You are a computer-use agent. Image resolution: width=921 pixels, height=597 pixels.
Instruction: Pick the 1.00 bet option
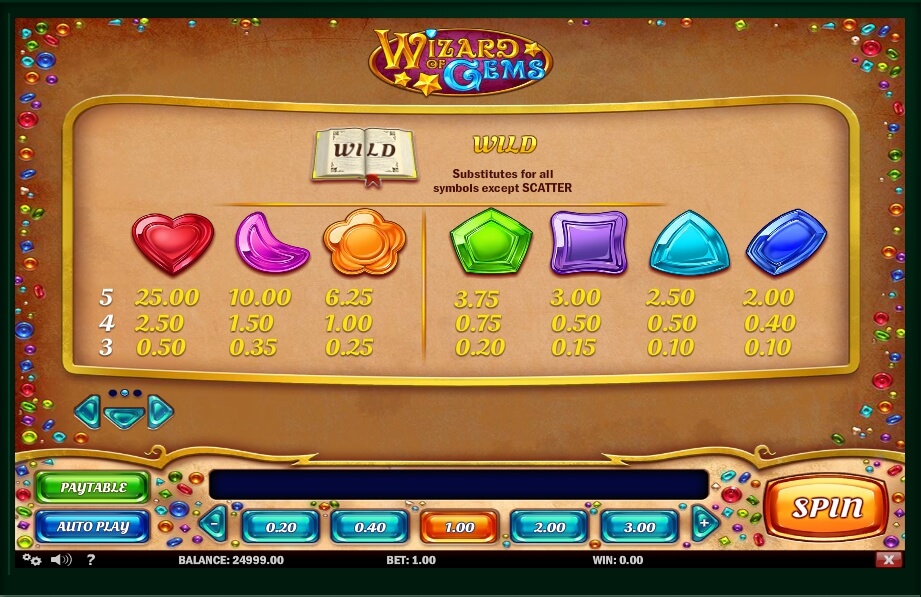pyautogui.click(x=459, y=527)
